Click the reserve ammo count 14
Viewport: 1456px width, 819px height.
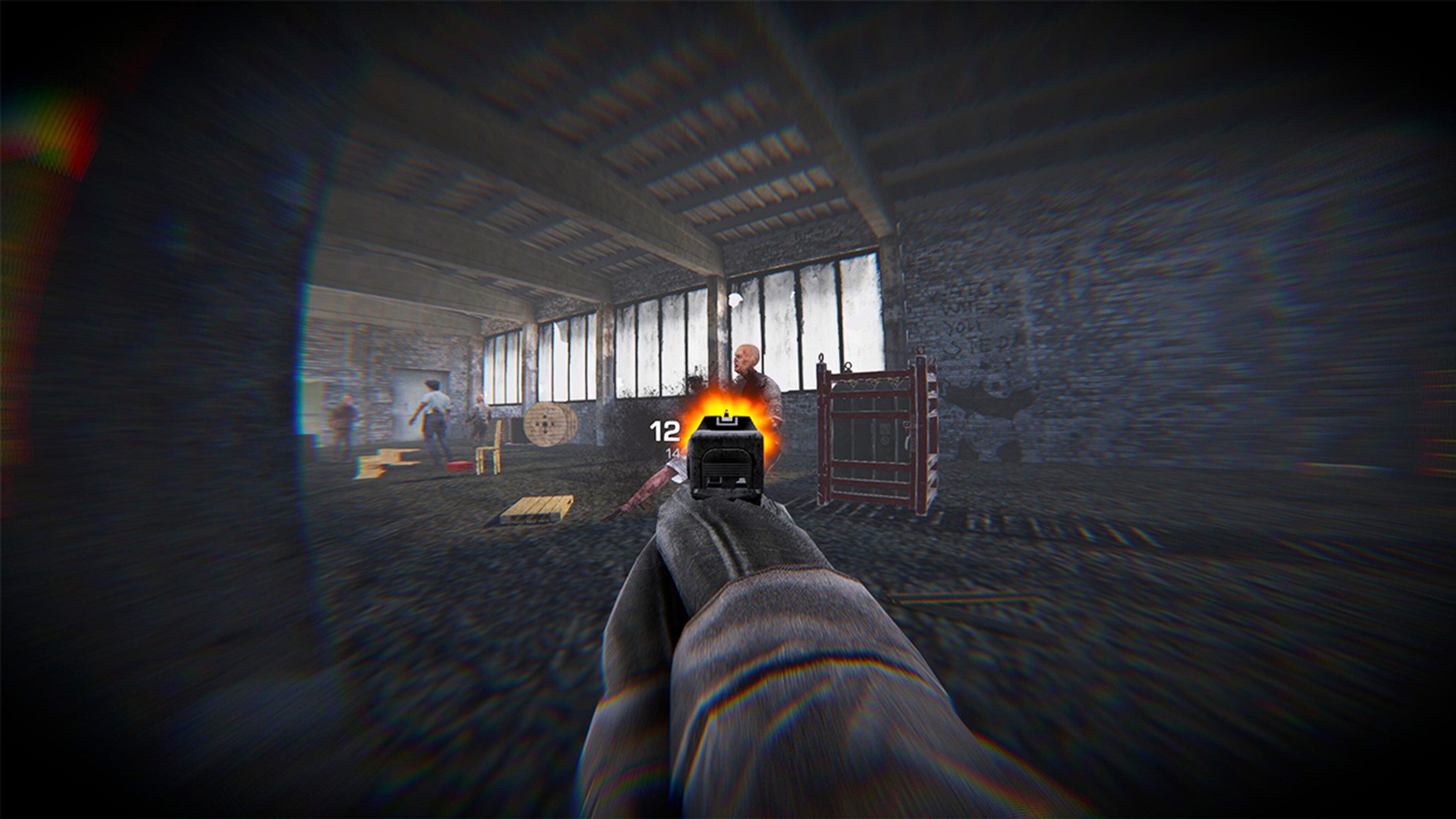click(672, 453)
